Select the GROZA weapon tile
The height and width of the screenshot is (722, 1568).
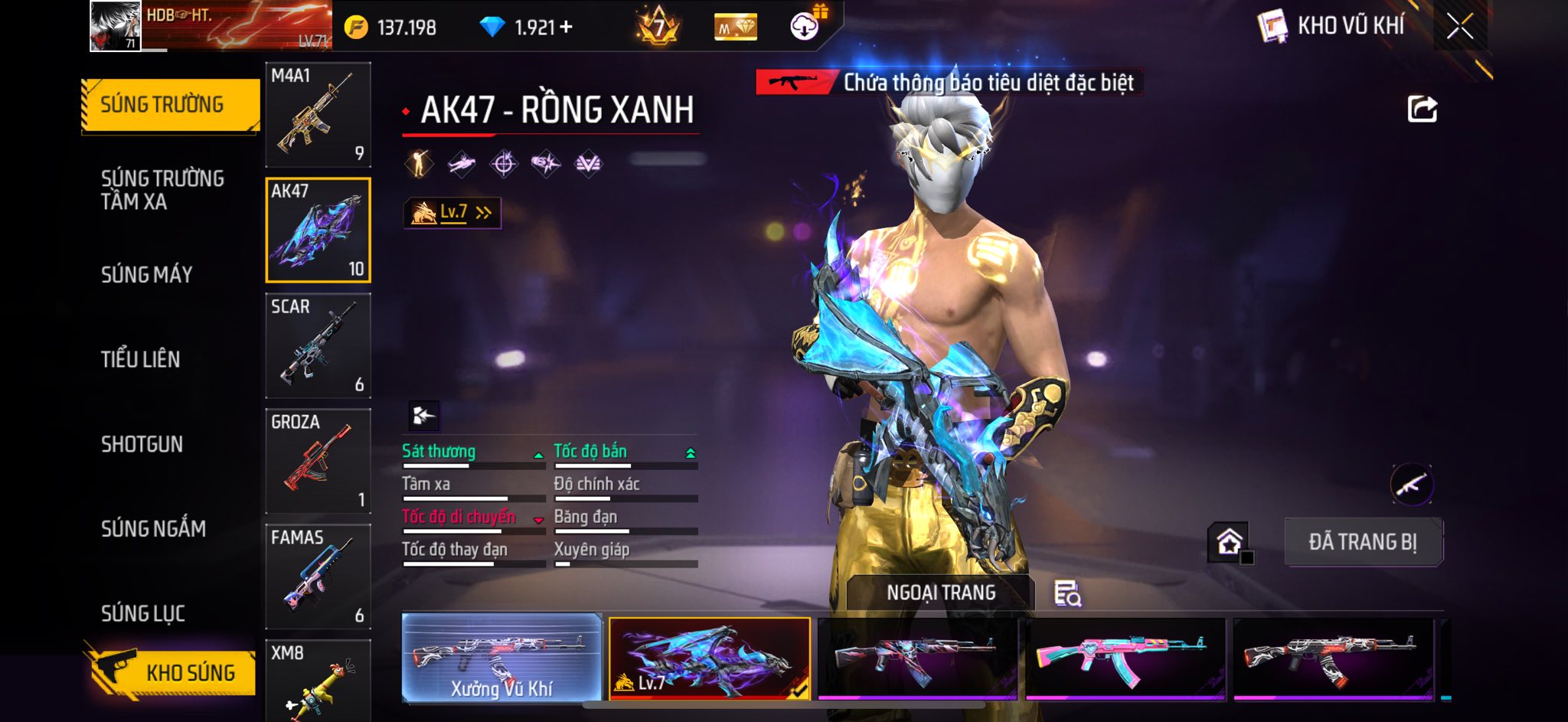(x=318, y=461)
